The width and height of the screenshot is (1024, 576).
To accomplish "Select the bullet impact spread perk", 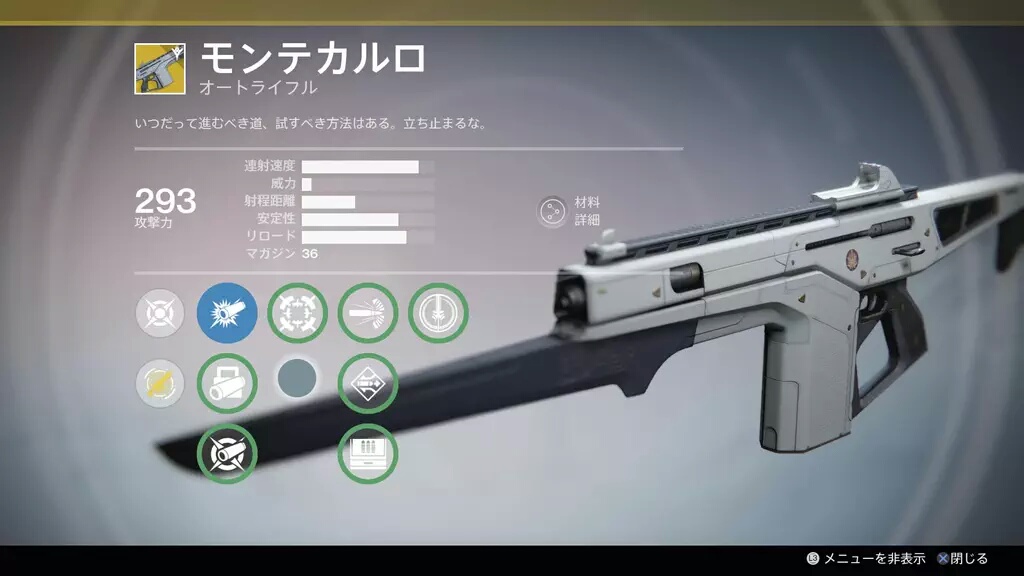I will [x=368, y=314].
